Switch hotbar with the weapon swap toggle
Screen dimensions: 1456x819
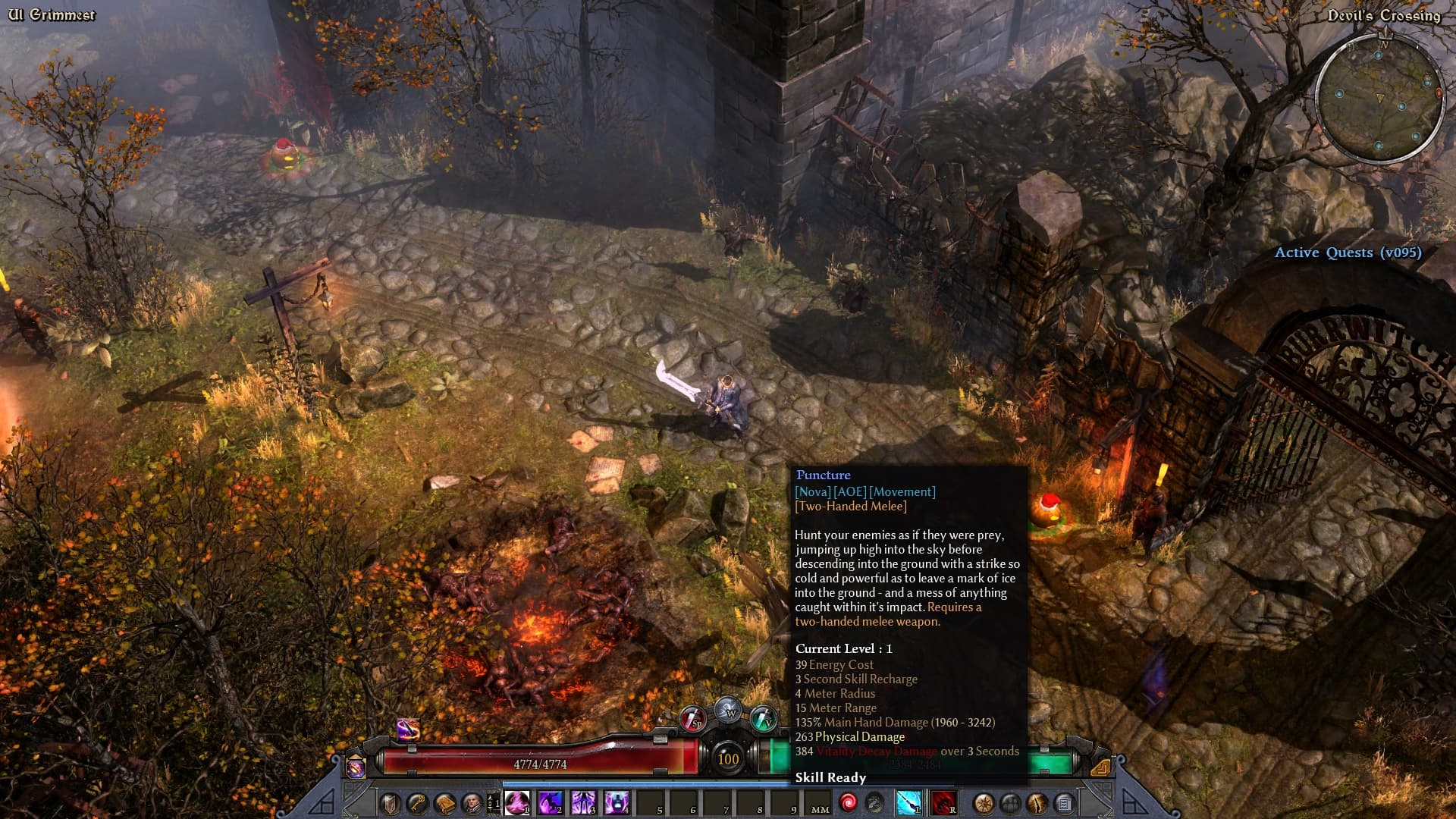click(x=494, y=803)
